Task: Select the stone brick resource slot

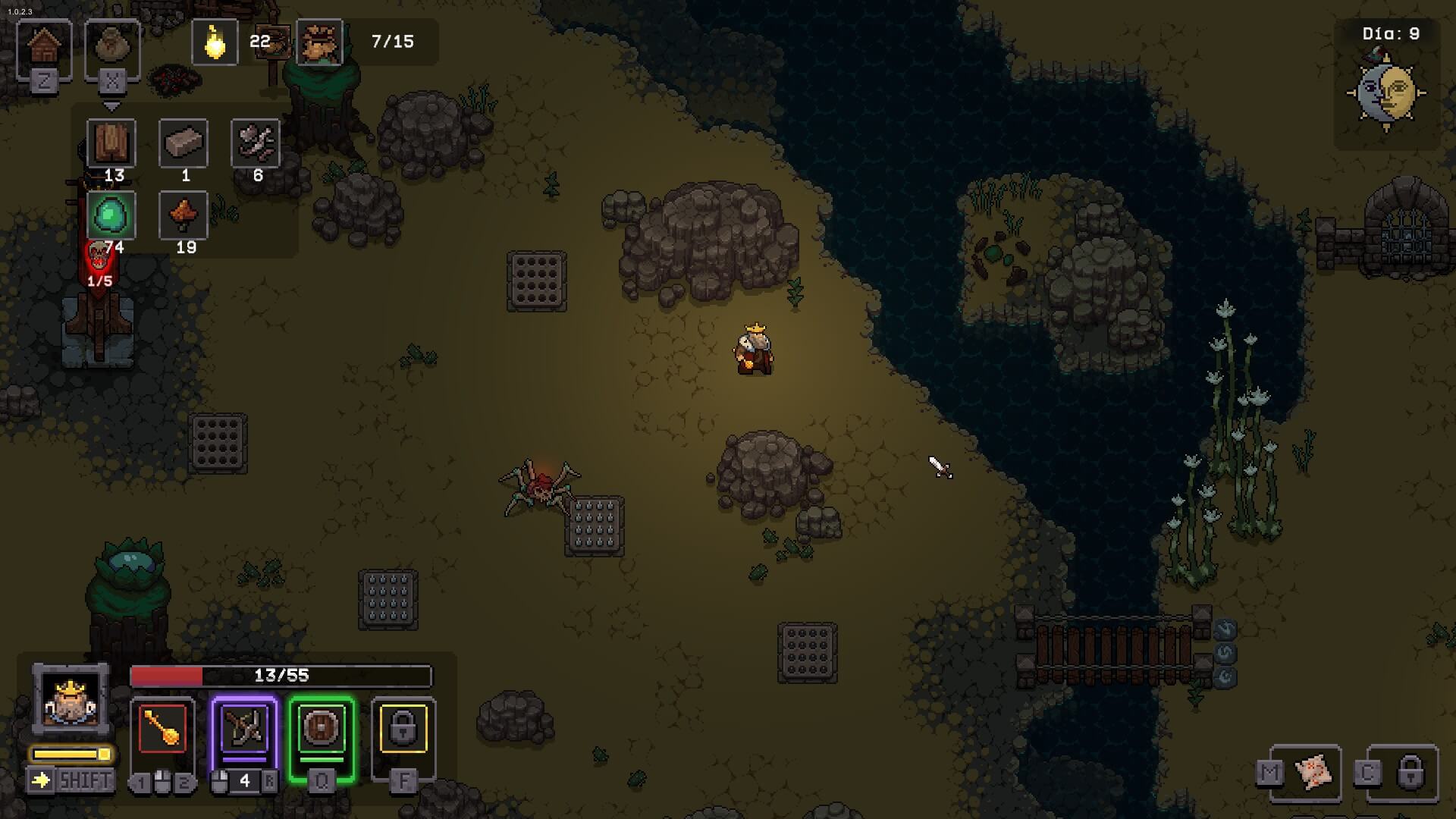Action: 184,143
